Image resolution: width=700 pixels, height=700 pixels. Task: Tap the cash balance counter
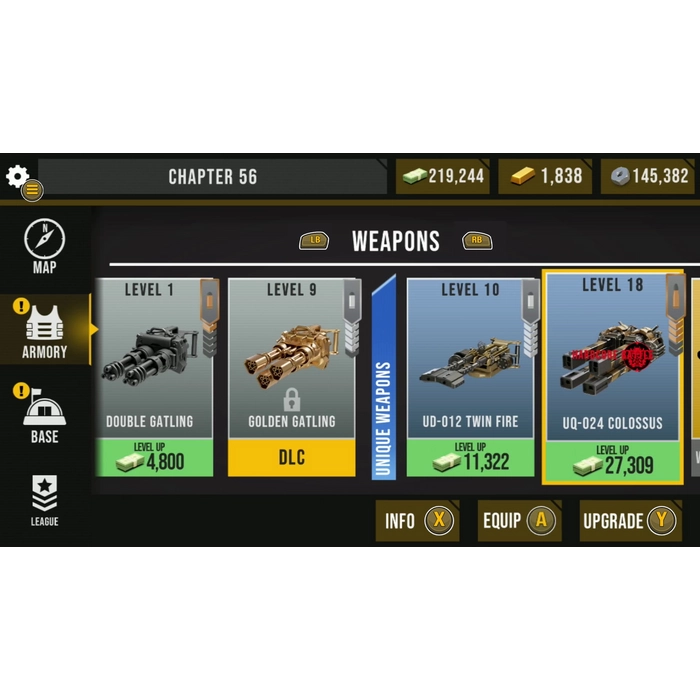(x=443, y=177)
